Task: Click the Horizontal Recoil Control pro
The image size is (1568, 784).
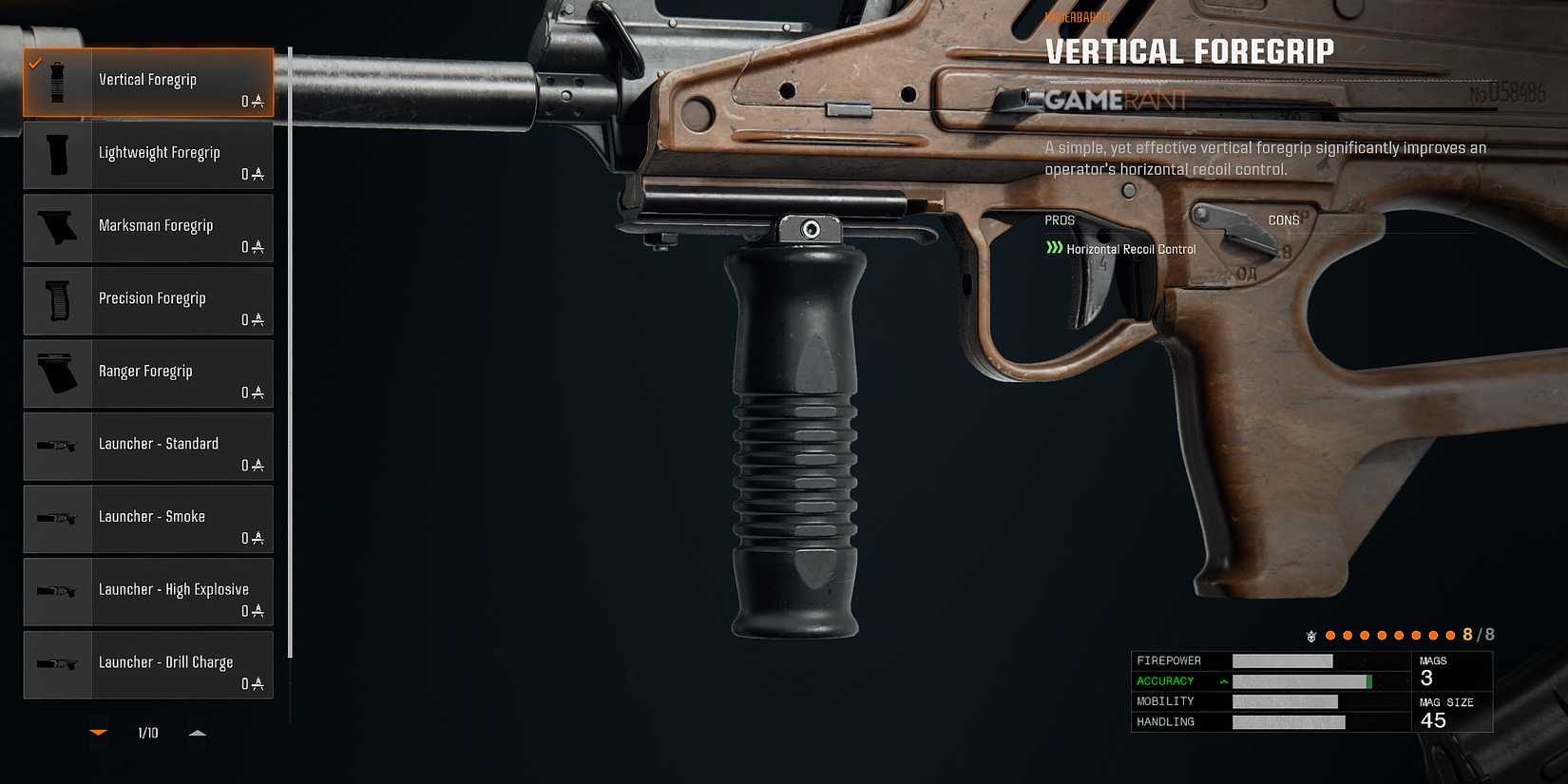Action: (x=1130, y=248)
